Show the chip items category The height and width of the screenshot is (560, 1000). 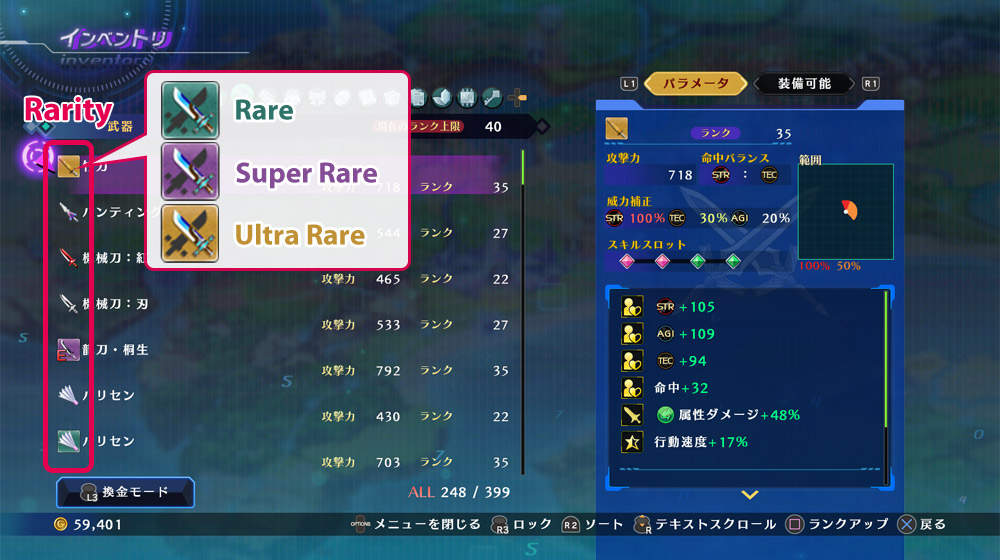467,97
